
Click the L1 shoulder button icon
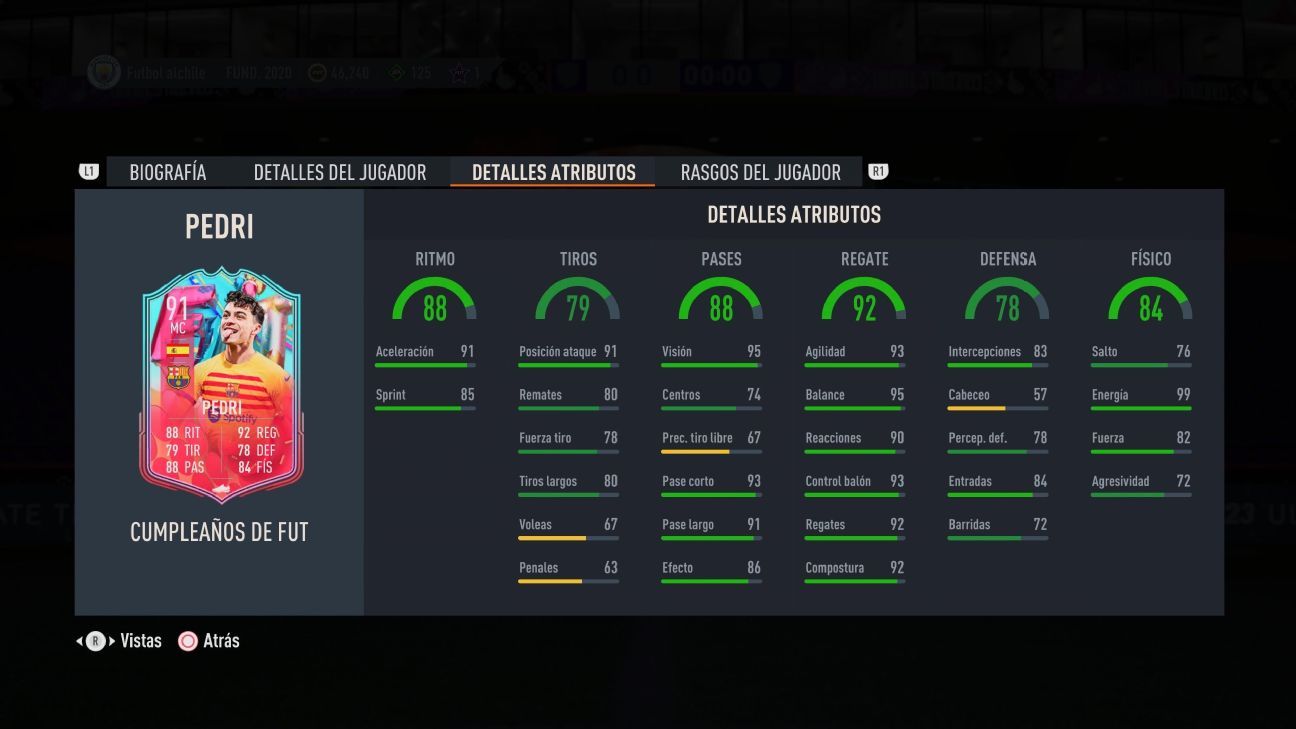[x=90, y=171]
